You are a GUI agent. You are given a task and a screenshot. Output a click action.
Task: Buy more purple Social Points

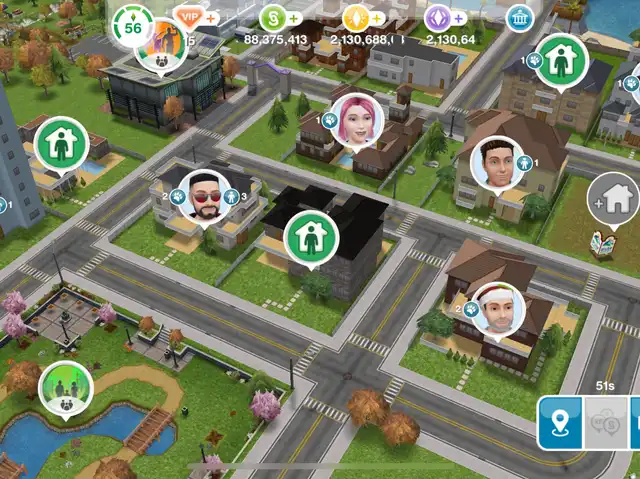tap(460, 18)
